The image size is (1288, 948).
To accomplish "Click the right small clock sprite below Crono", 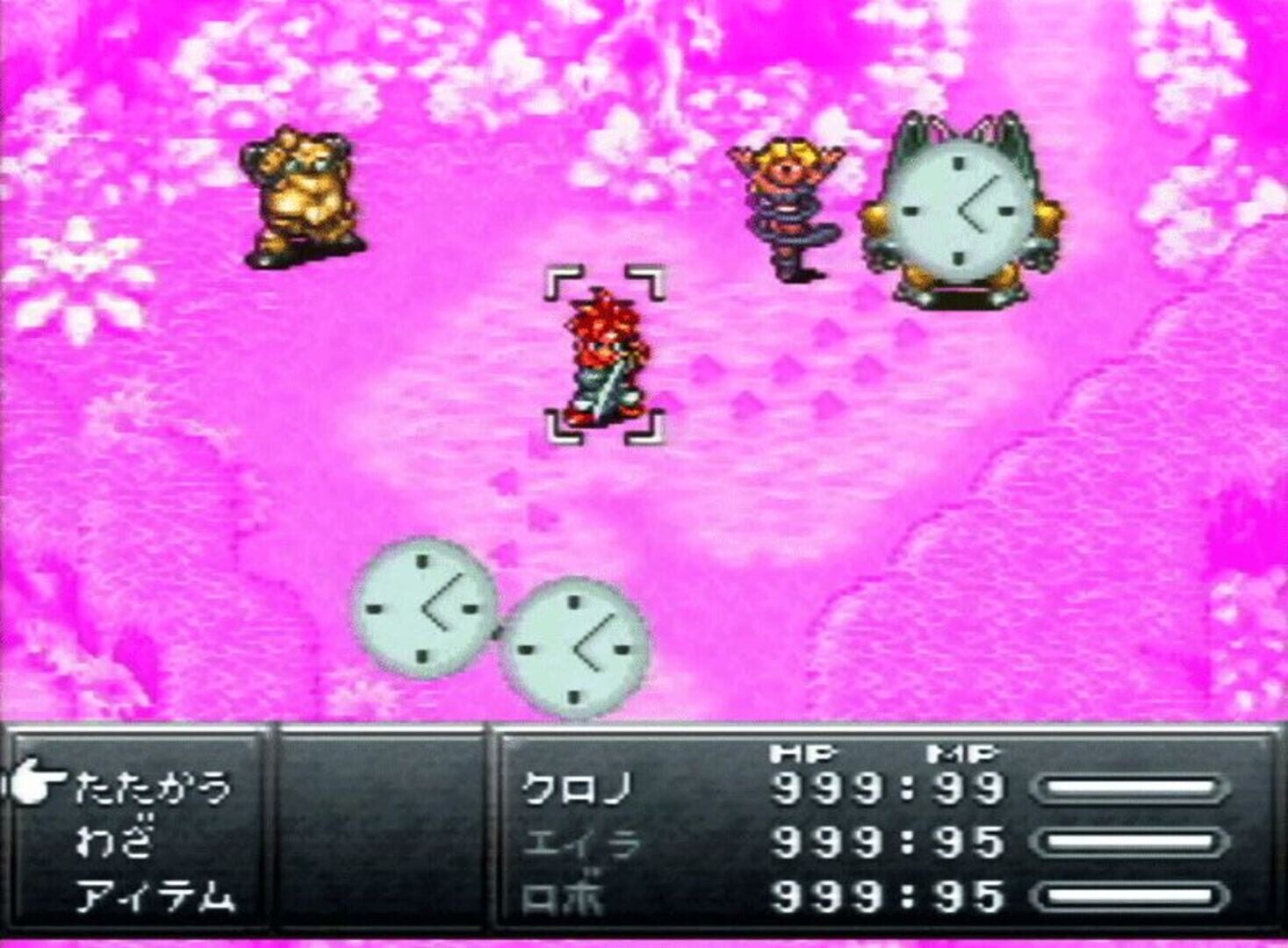I will click(x=575, y=650).
